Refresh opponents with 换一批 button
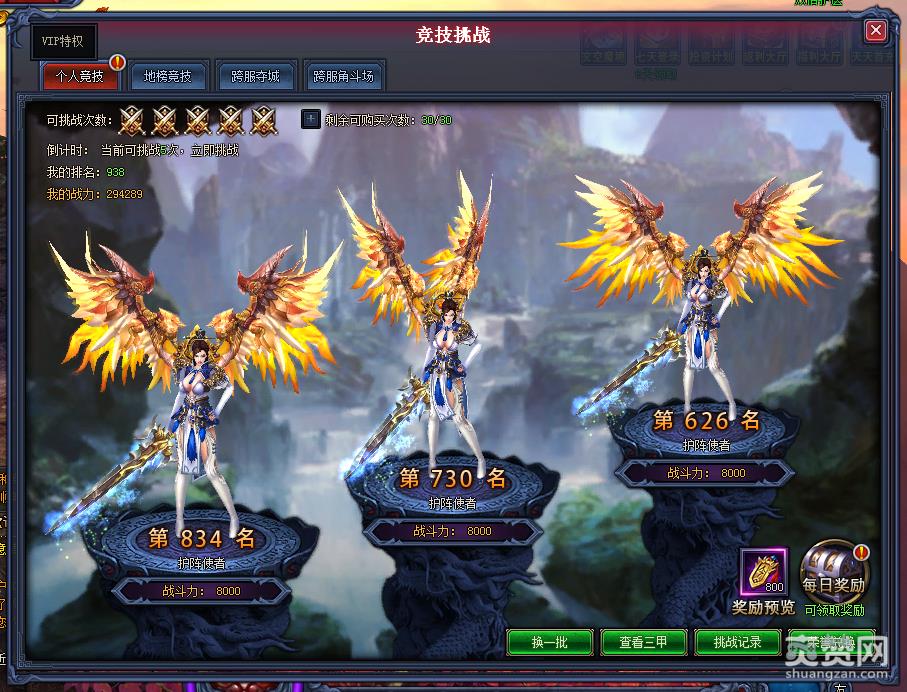 click(x=550, y=642)
